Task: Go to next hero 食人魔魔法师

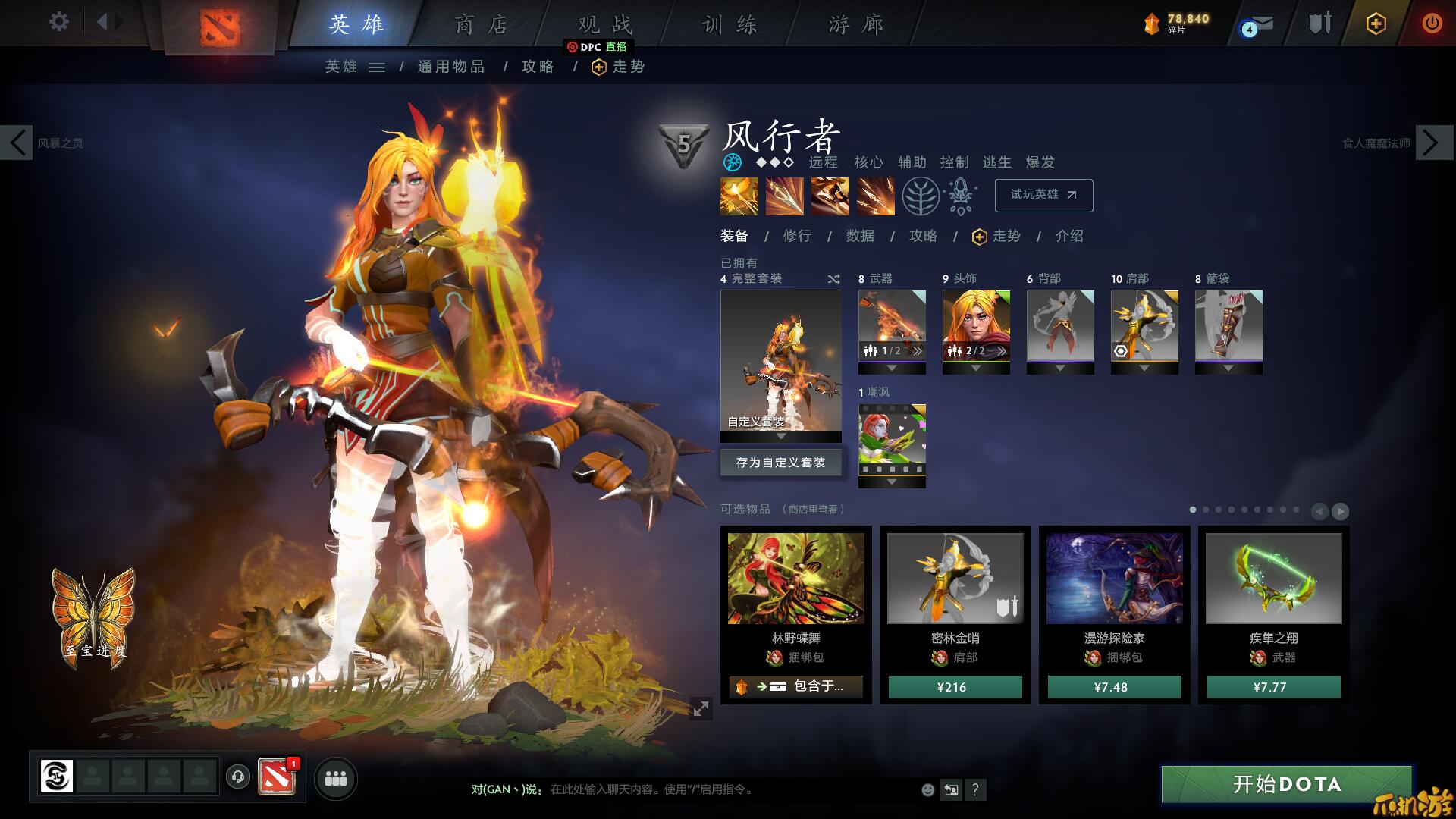Action: [x=1432, y=143]
